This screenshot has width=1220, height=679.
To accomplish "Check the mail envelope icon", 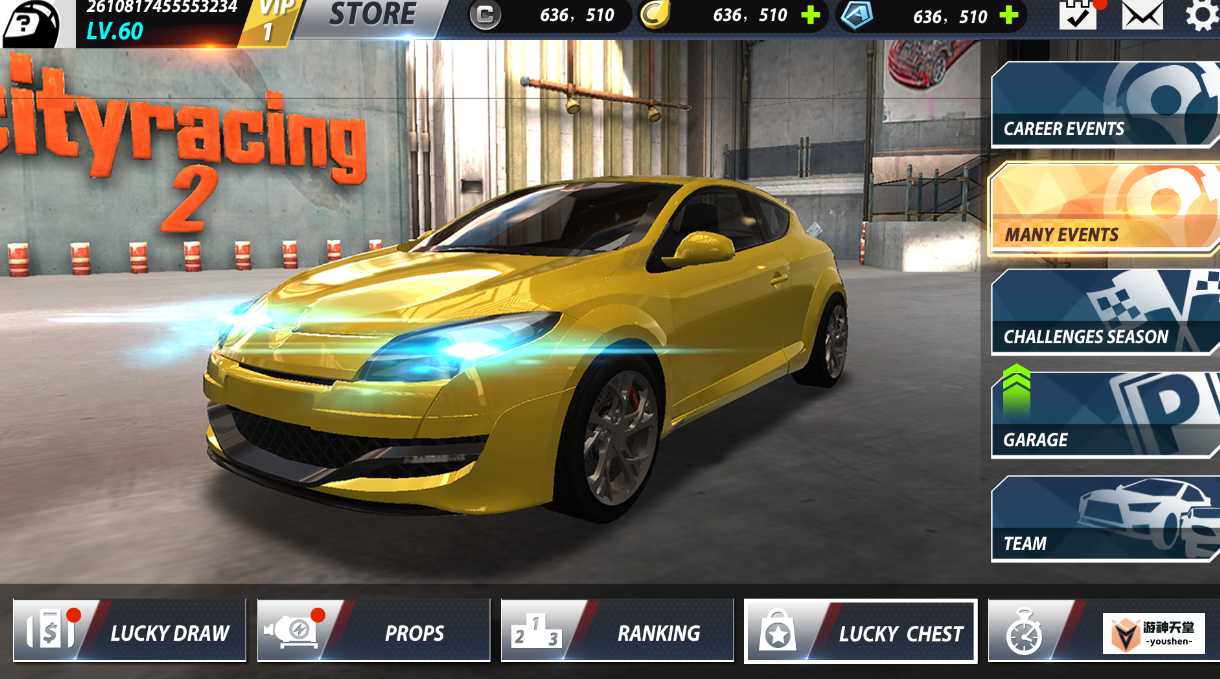I will [x=1142, y=15].
